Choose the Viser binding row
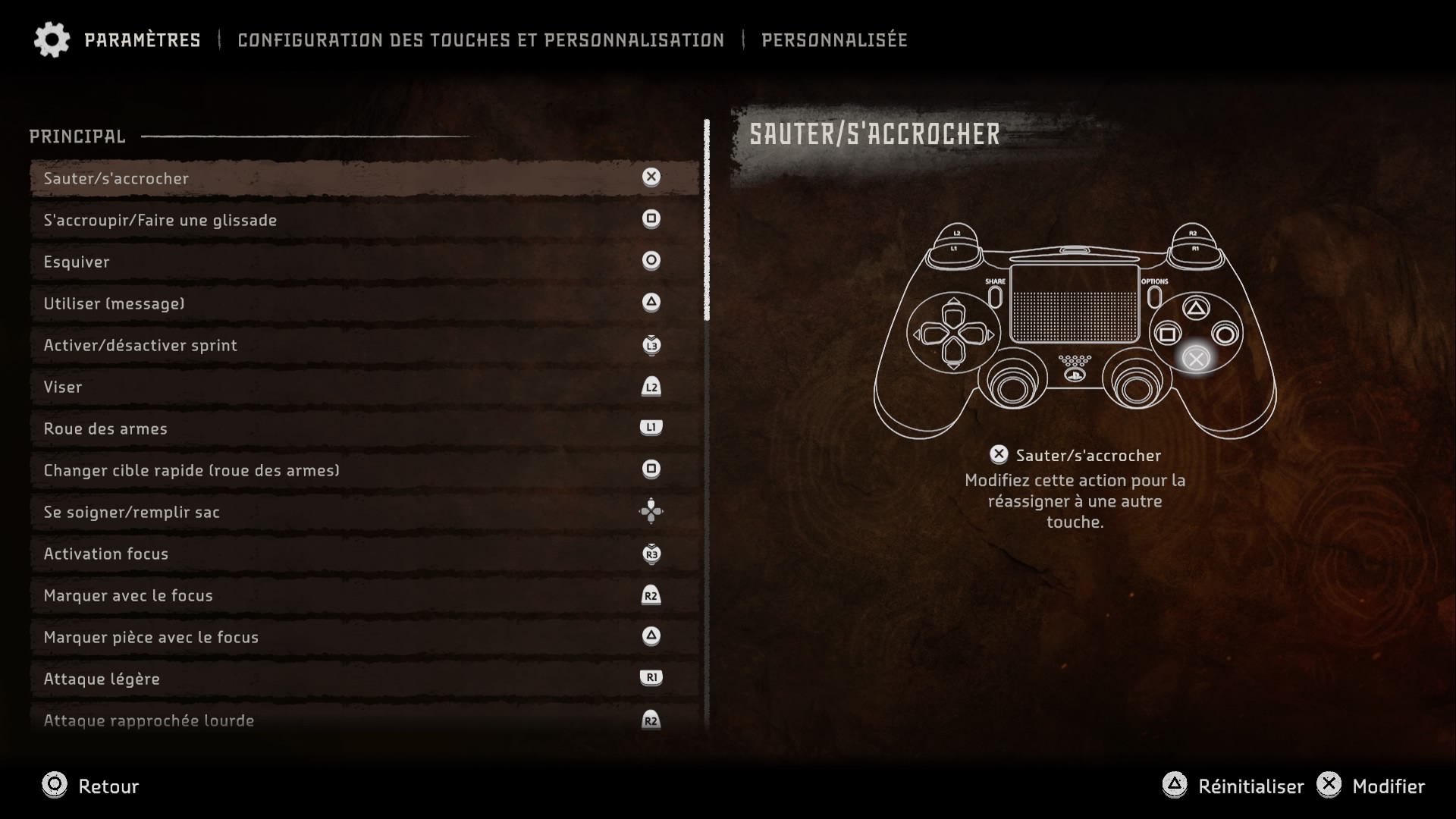This screenshot has width=1456, height=819. click(x=364, y=387)
